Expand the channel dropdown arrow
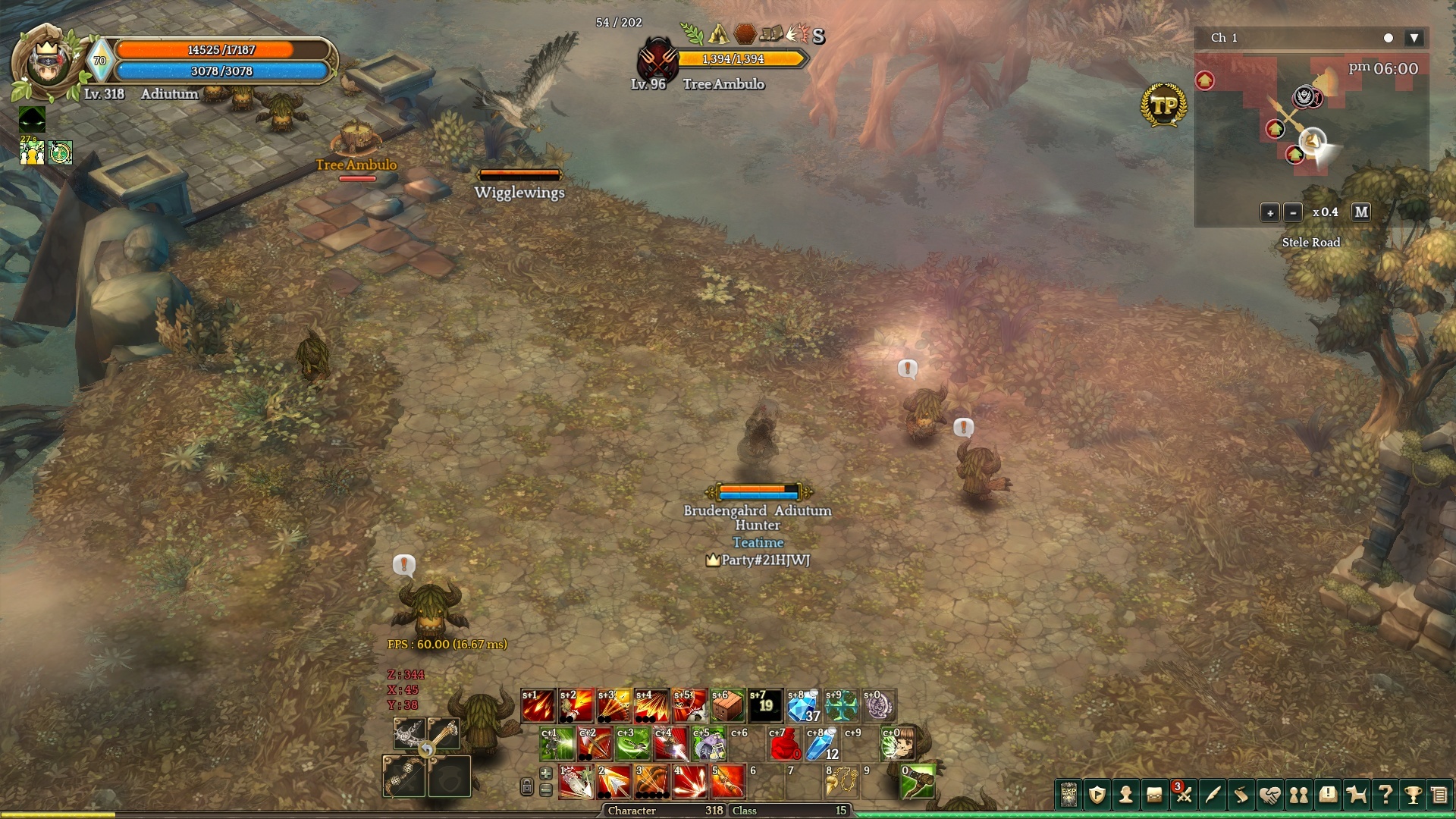The image size is (1456, 819). tap(1414, 38)
